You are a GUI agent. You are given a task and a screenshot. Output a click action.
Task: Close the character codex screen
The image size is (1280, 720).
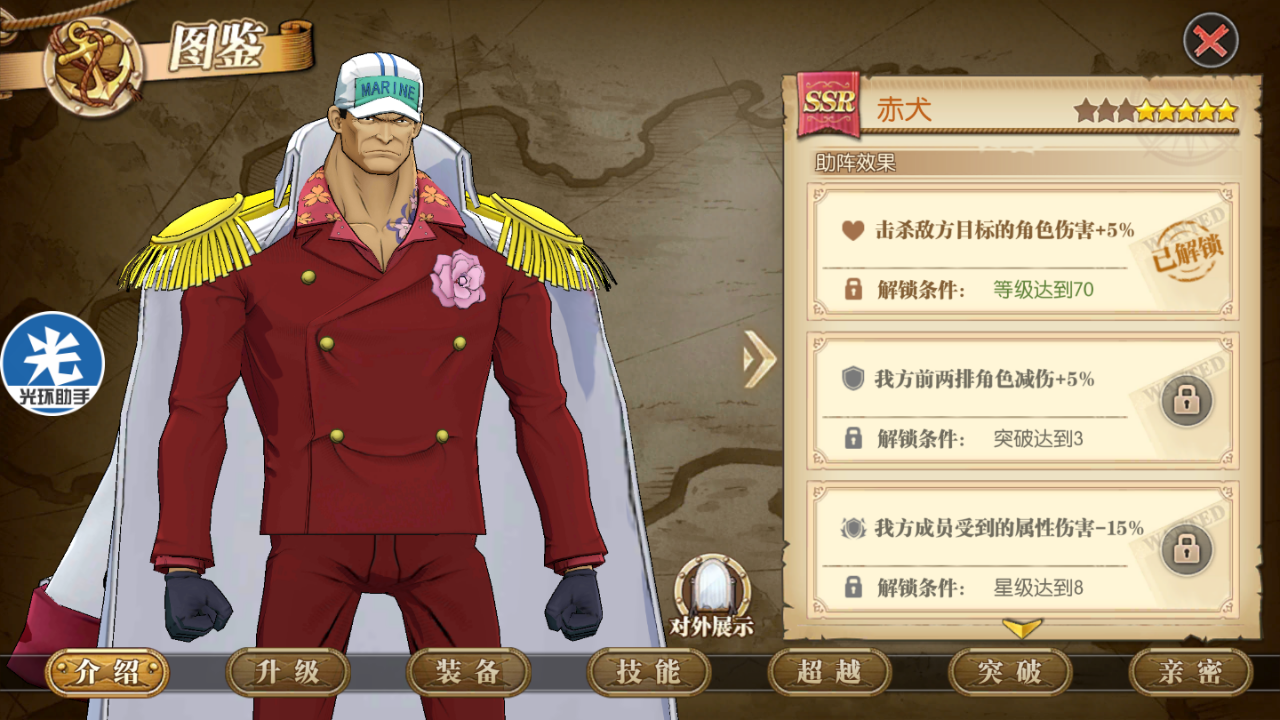pyautogui.click(x=1210, y=41)
